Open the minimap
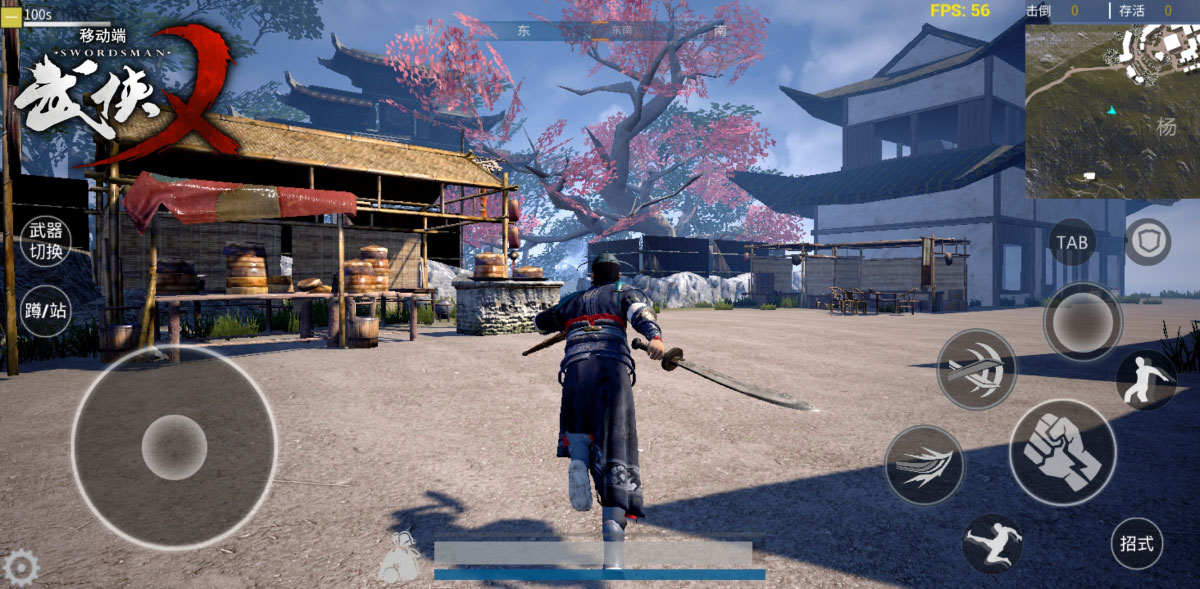 point(1111,110)
